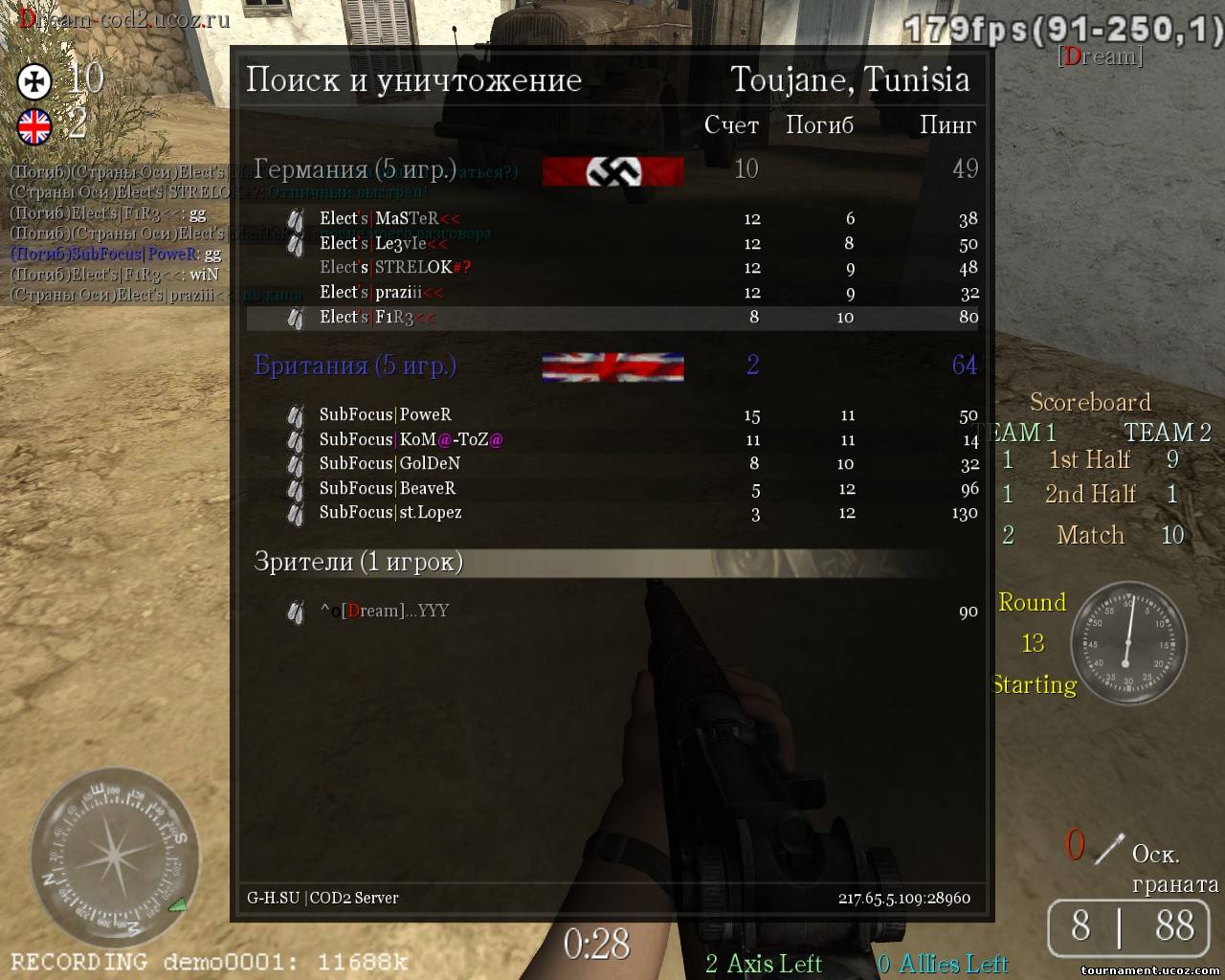Select player SubFocus|st.Lopez row
Image resolution: width=1225 pixels, height=980 pixels.
coord(612,513)
